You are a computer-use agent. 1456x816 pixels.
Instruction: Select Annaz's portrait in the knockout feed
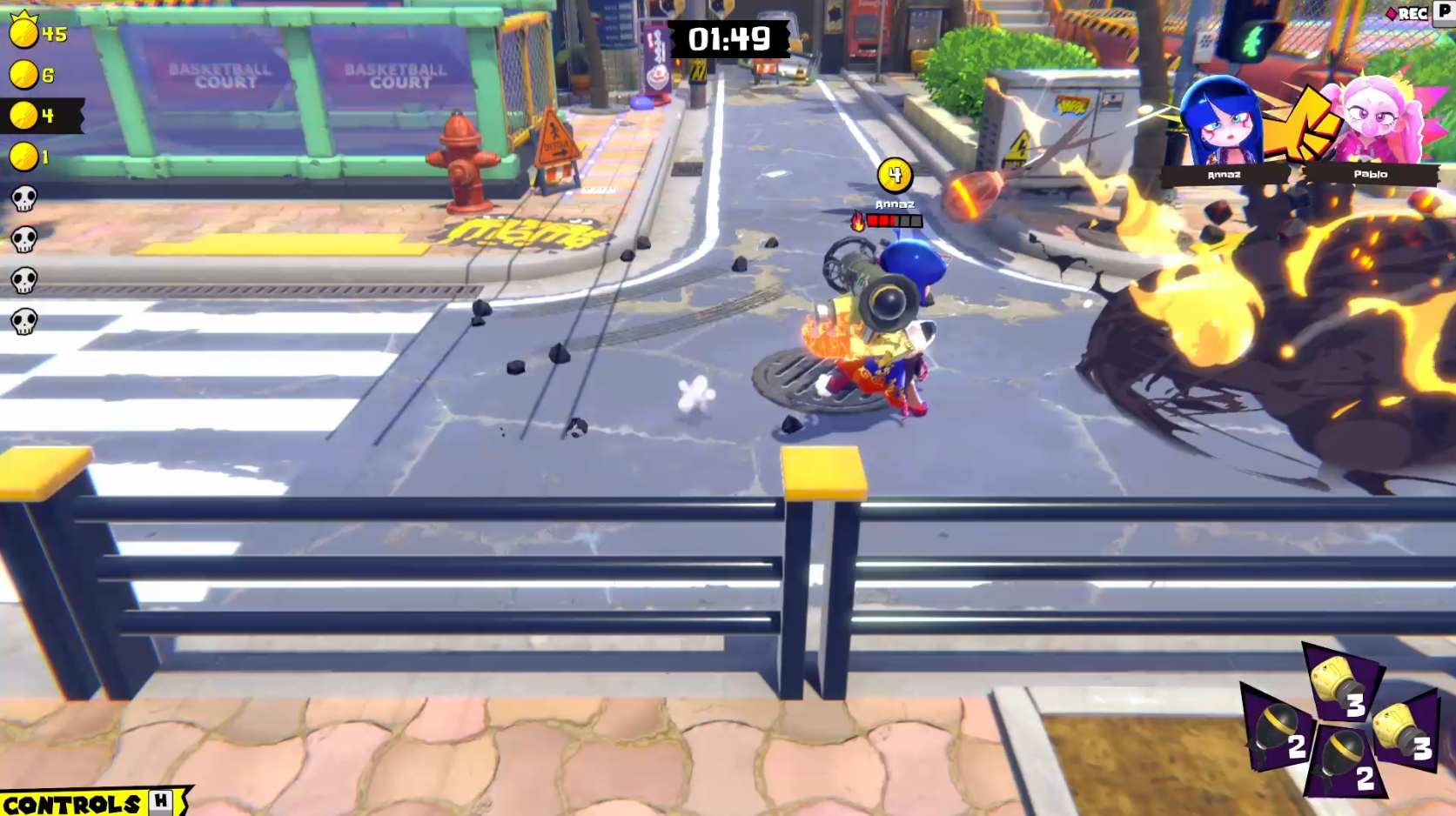[1221, 122]
